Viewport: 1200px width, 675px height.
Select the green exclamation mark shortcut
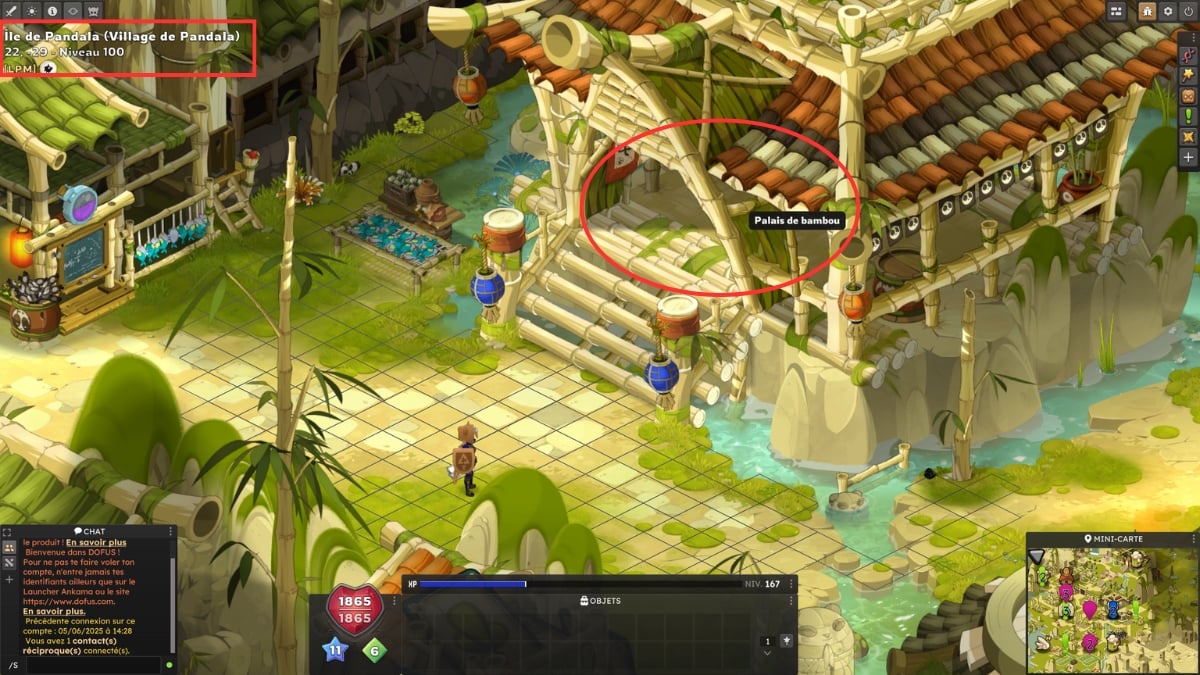[1189, 115]
